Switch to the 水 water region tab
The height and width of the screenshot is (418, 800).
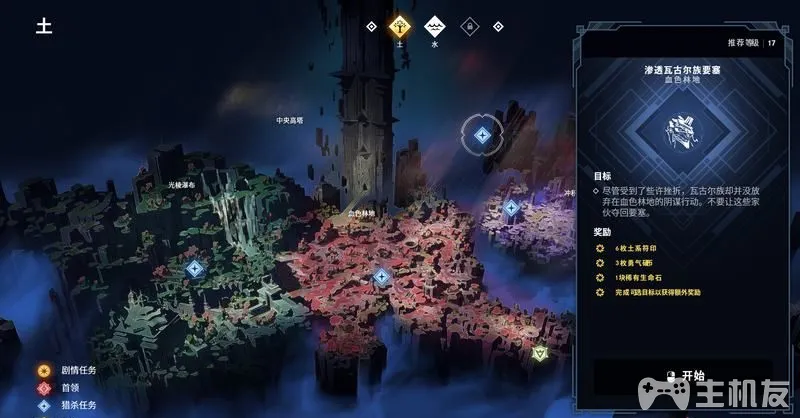433,26
